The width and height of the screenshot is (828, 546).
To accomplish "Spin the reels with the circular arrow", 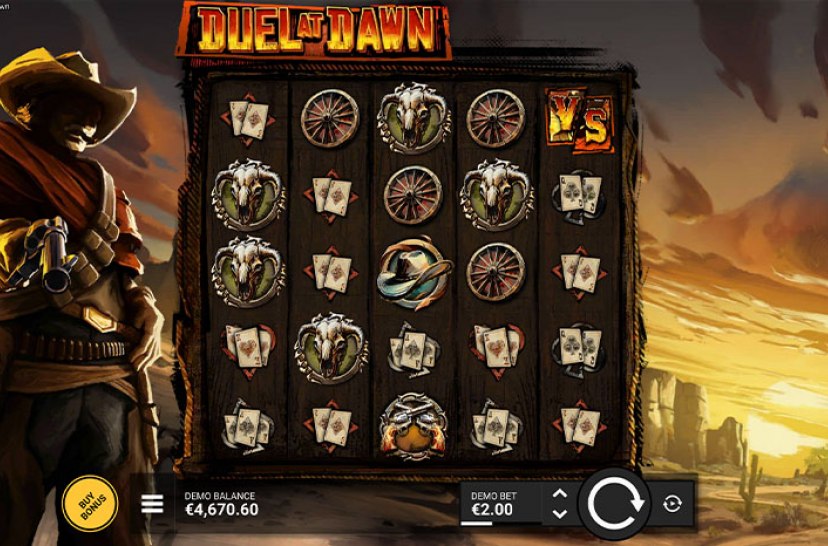I will (612, 503).
